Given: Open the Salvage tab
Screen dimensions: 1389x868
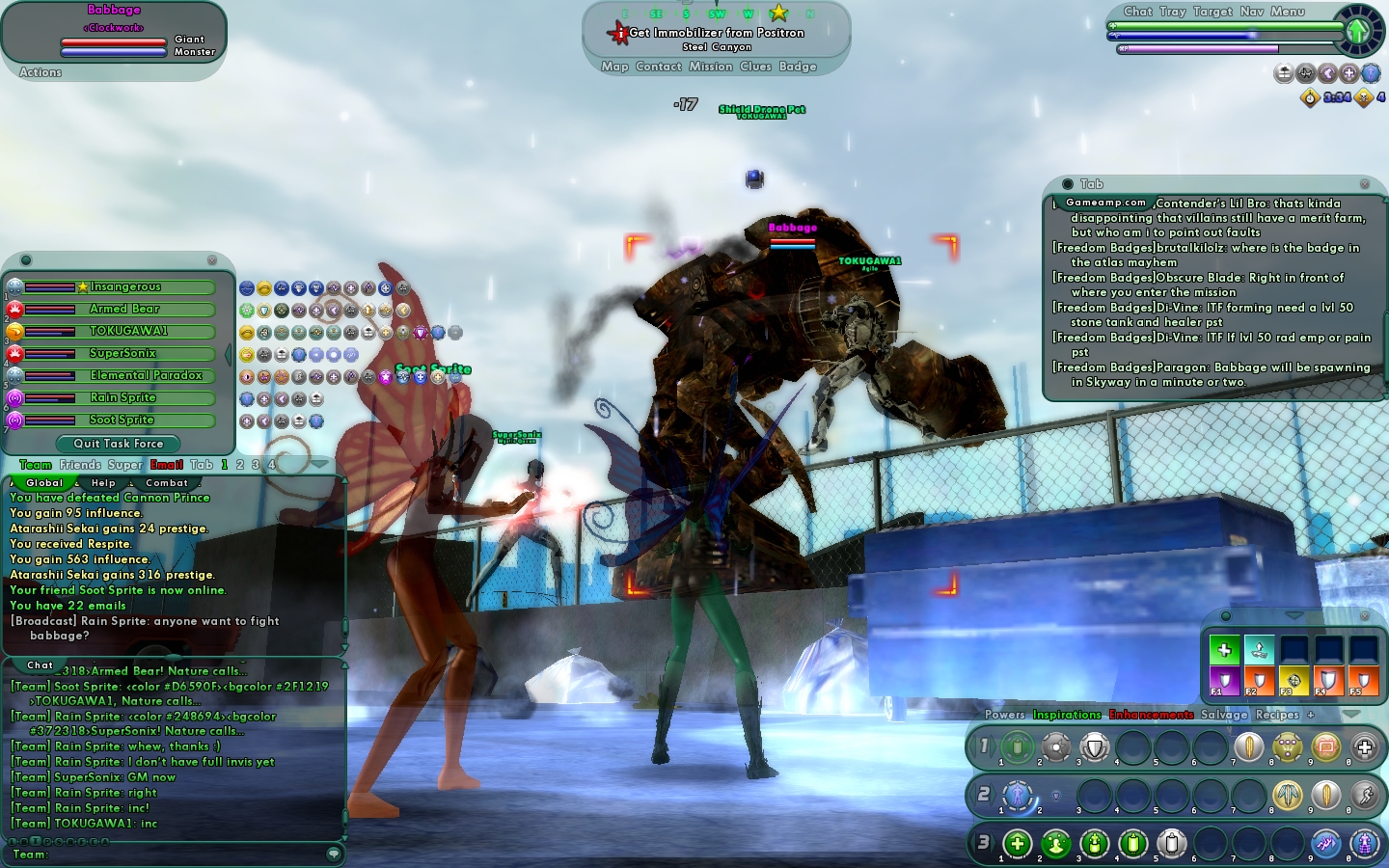Looking at the screenshot, I should tap(1224, 715).
